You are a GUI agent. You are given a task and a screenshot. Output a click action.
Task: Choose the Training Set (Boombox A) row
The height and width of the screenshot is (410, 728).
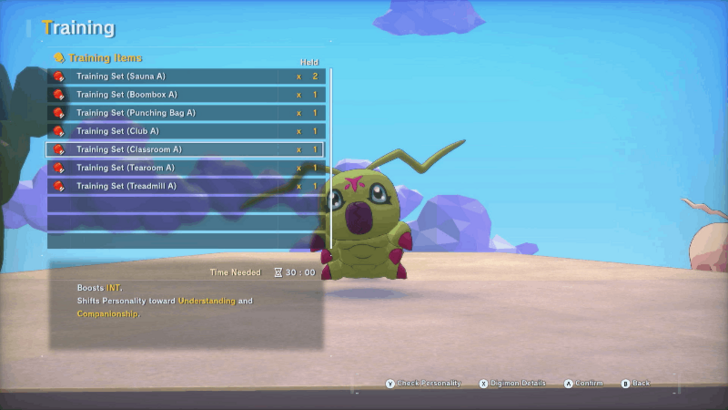(185, 95)
